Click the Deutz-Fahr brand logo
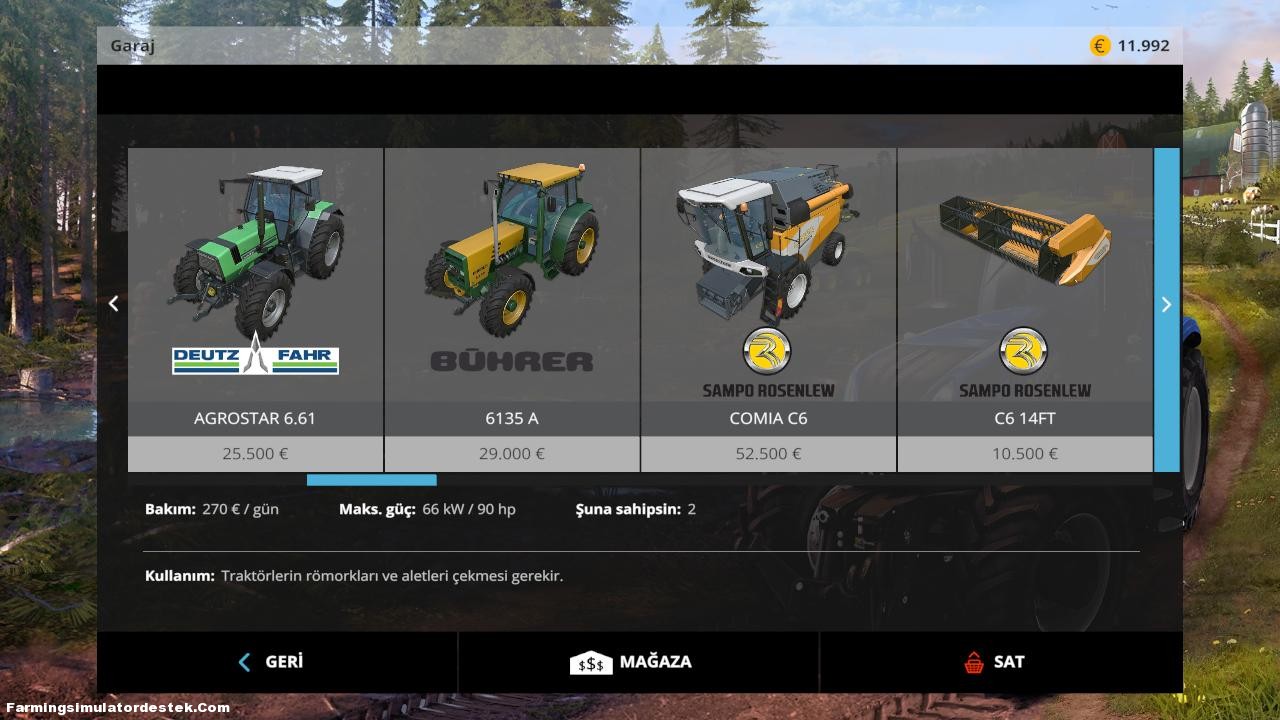The height and width of the screenshot is (720, 1280). click(x=254, y=359)
